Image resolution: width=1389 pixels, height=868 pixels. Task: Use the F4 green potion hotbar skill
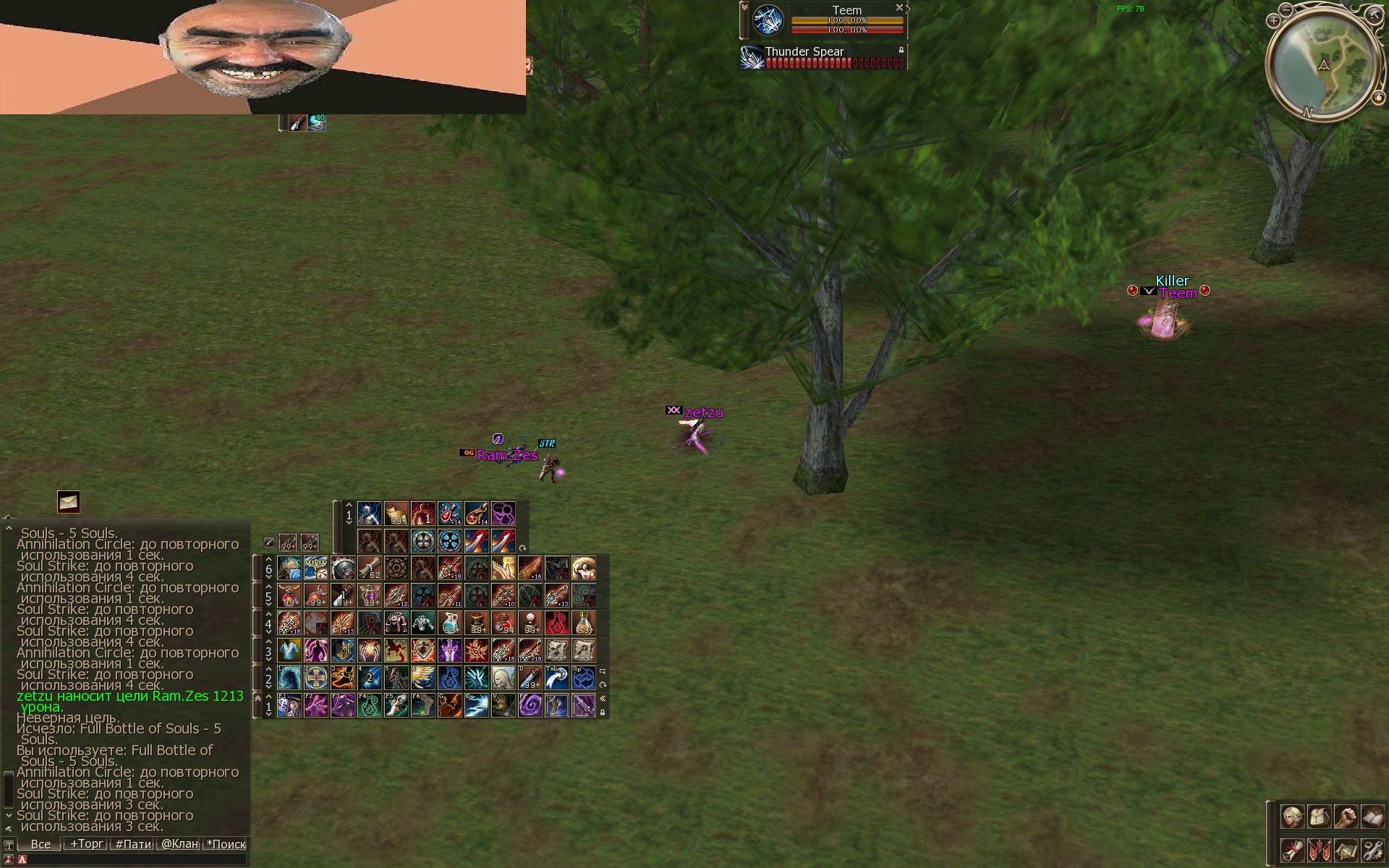370,705
